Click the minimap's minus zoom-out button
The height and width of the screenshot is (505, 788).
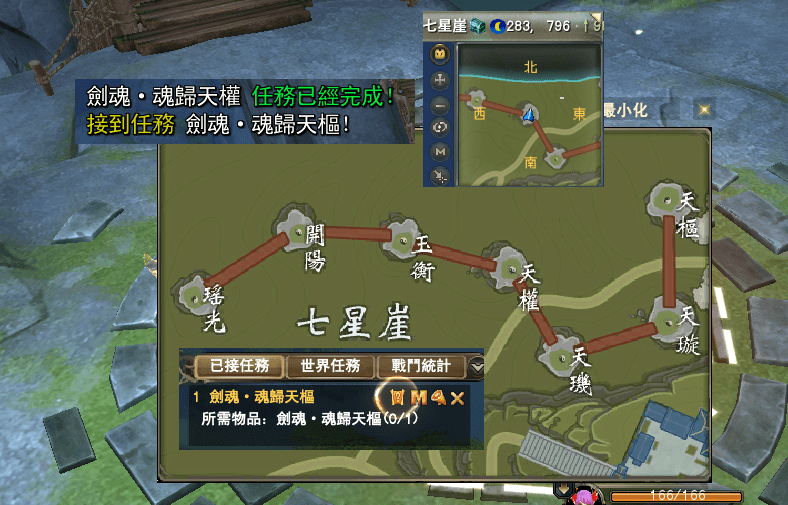[x=440, y=104]
